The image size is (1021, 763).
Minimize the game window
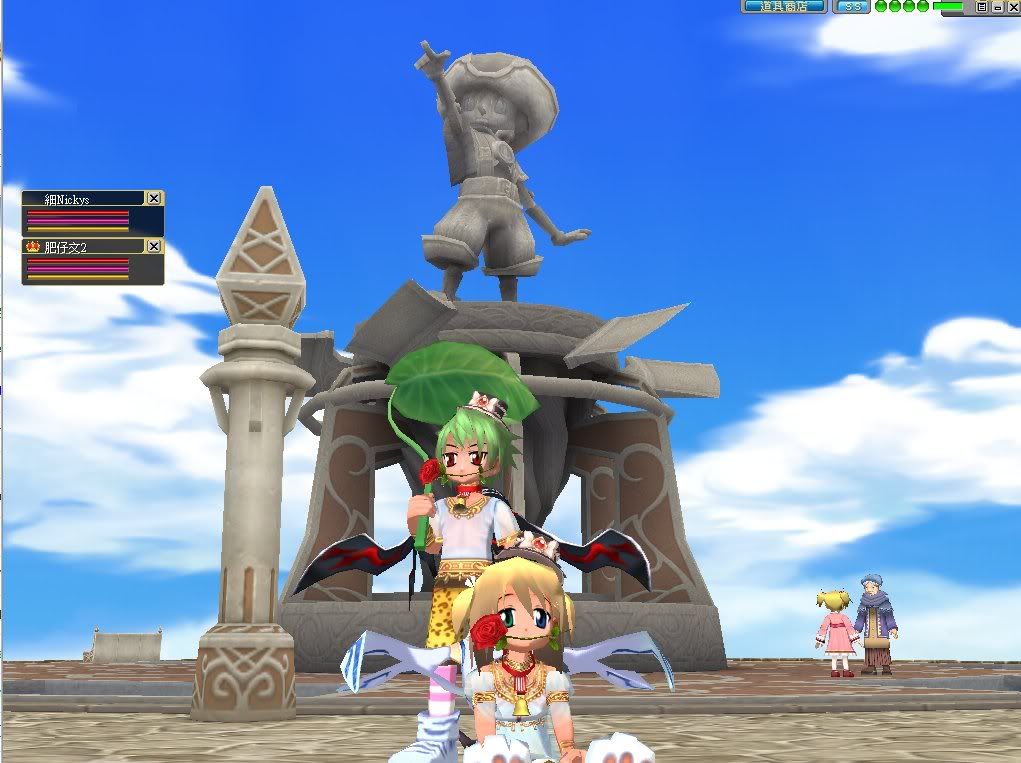(997, 6)
